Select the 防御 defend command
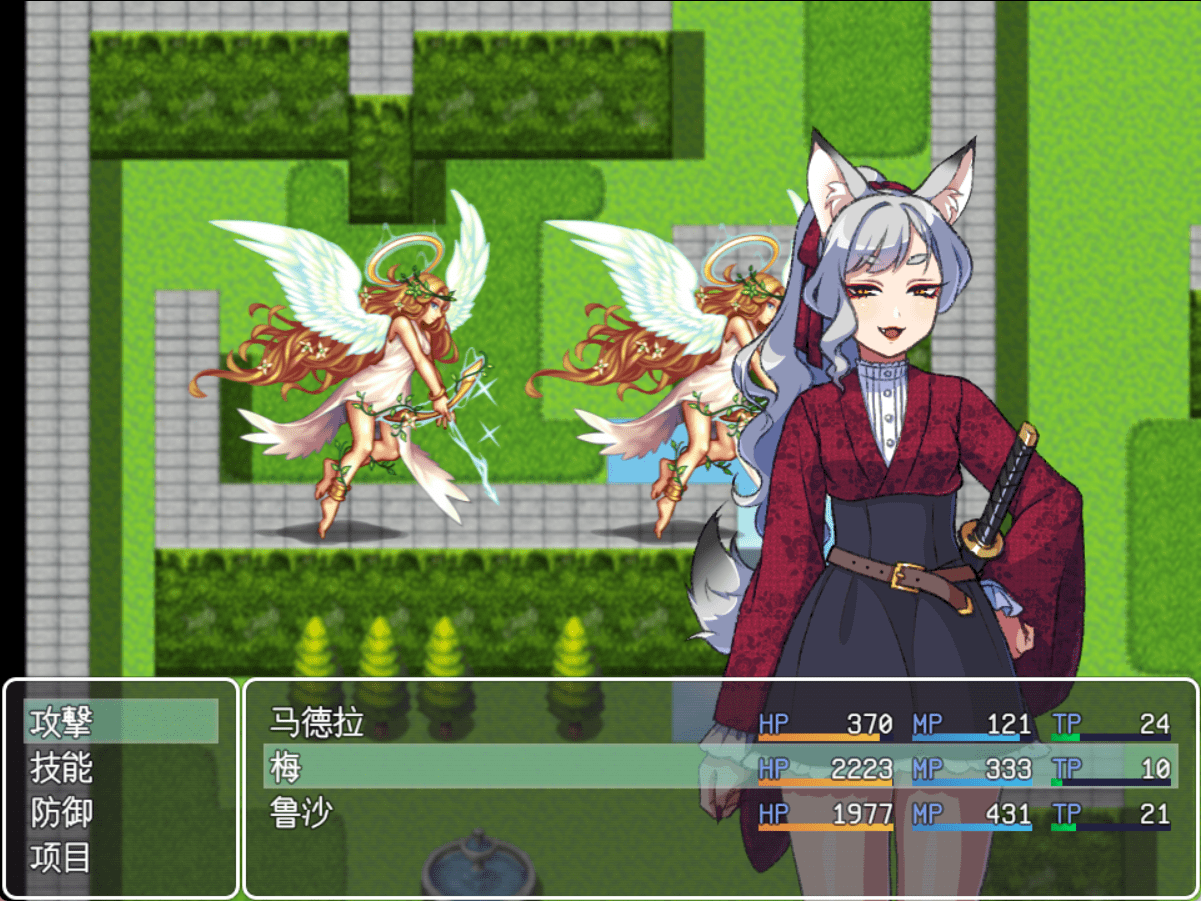Viewport: 1201px width, 901px height. coord(120,812)
